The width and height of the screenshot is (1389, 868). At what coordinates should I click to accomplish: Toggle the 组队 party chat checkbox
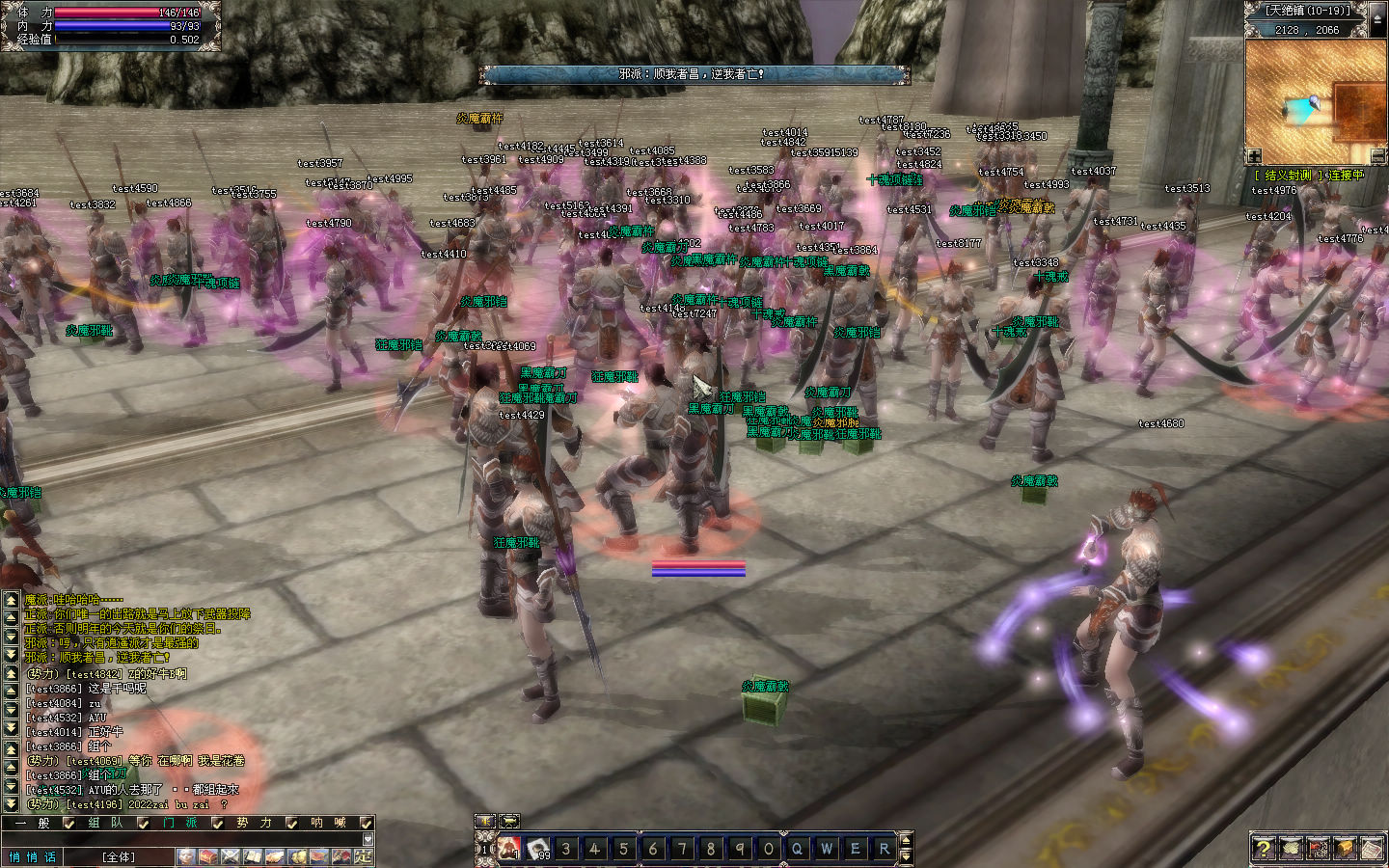pyautogui.click(x=143, y=824)
